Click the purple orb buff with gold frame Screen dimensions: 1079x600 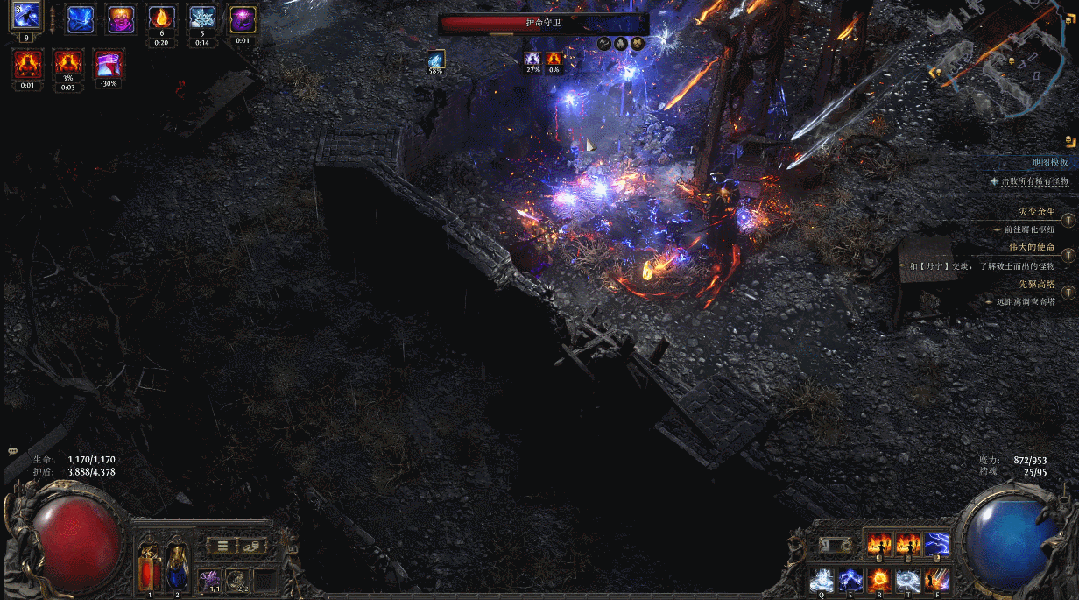tap(243, 18)
